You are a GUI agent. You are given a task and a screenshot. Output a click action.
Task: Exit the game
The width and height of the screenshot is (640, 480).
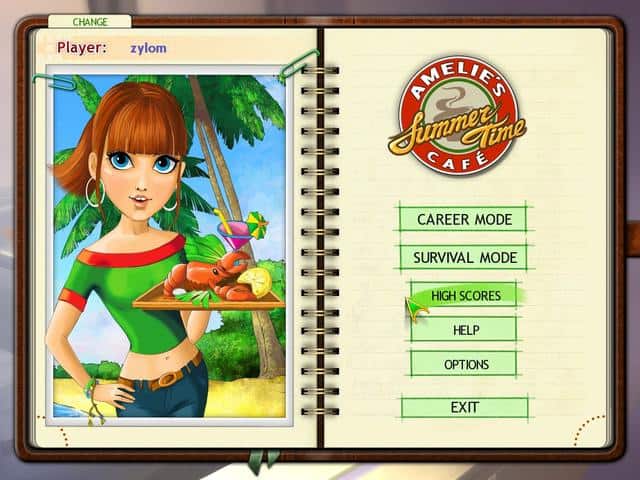click(464, 407)
